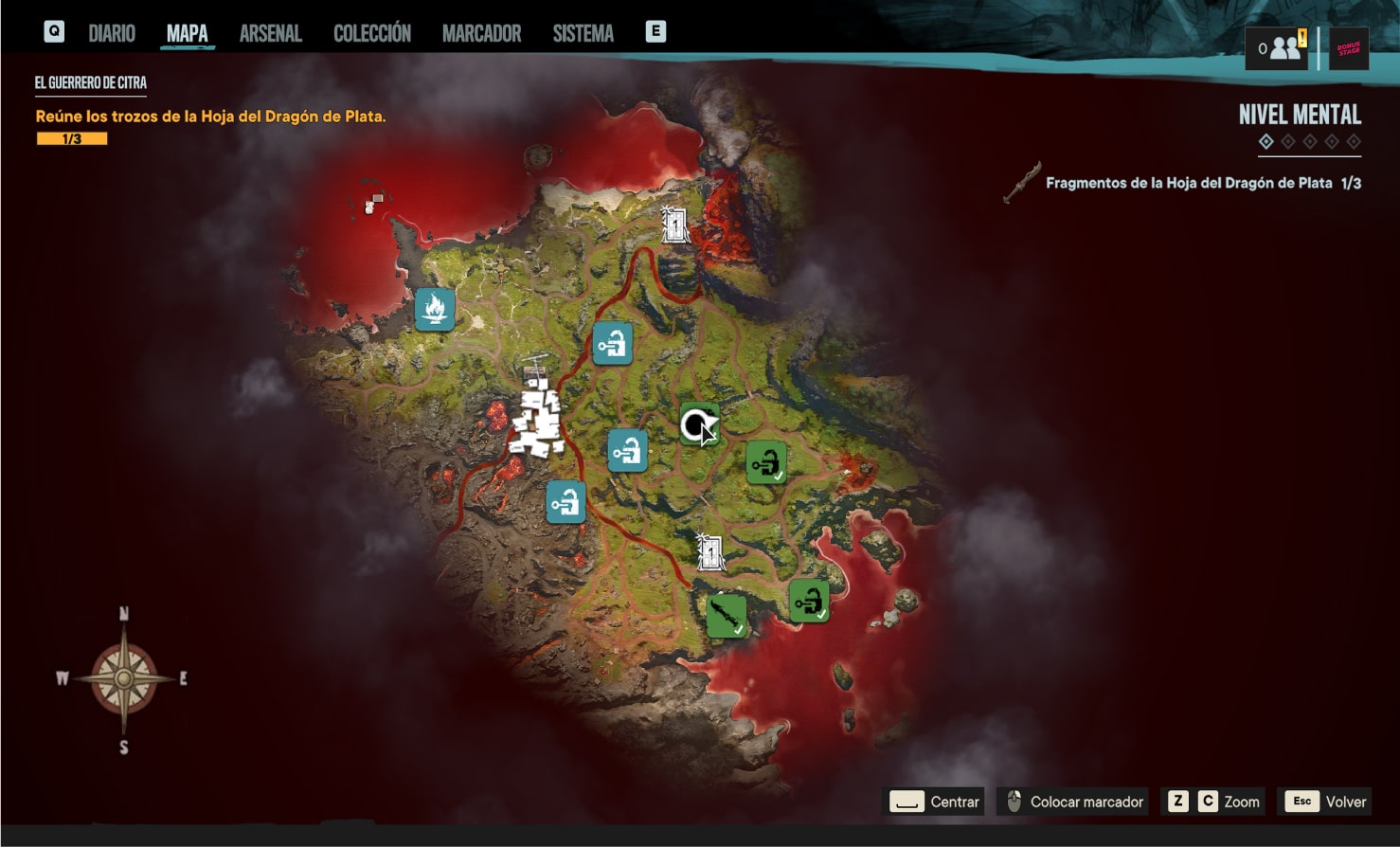Click the white ruins cluster on the map
The height and width of the screenshot is (847, 1400).
[x=538, y=412]
